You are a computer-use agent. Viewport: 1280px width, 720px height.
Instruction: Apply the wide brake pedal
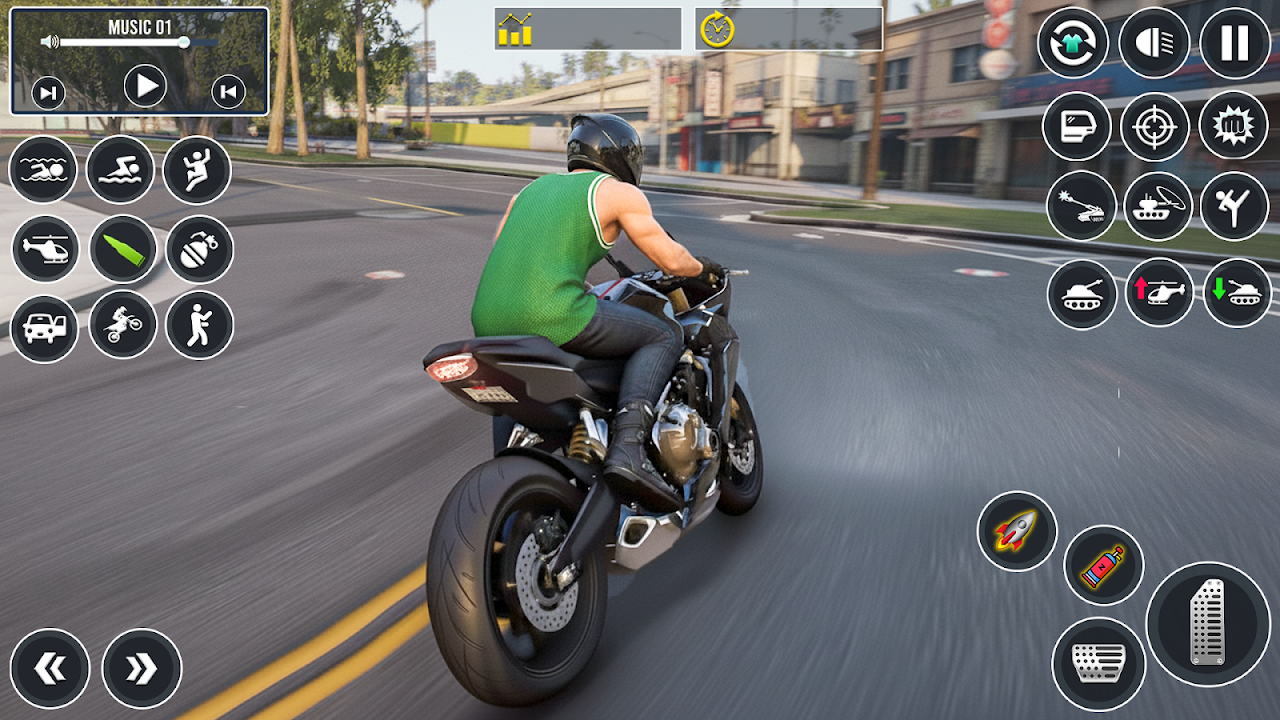(1098, 664)
